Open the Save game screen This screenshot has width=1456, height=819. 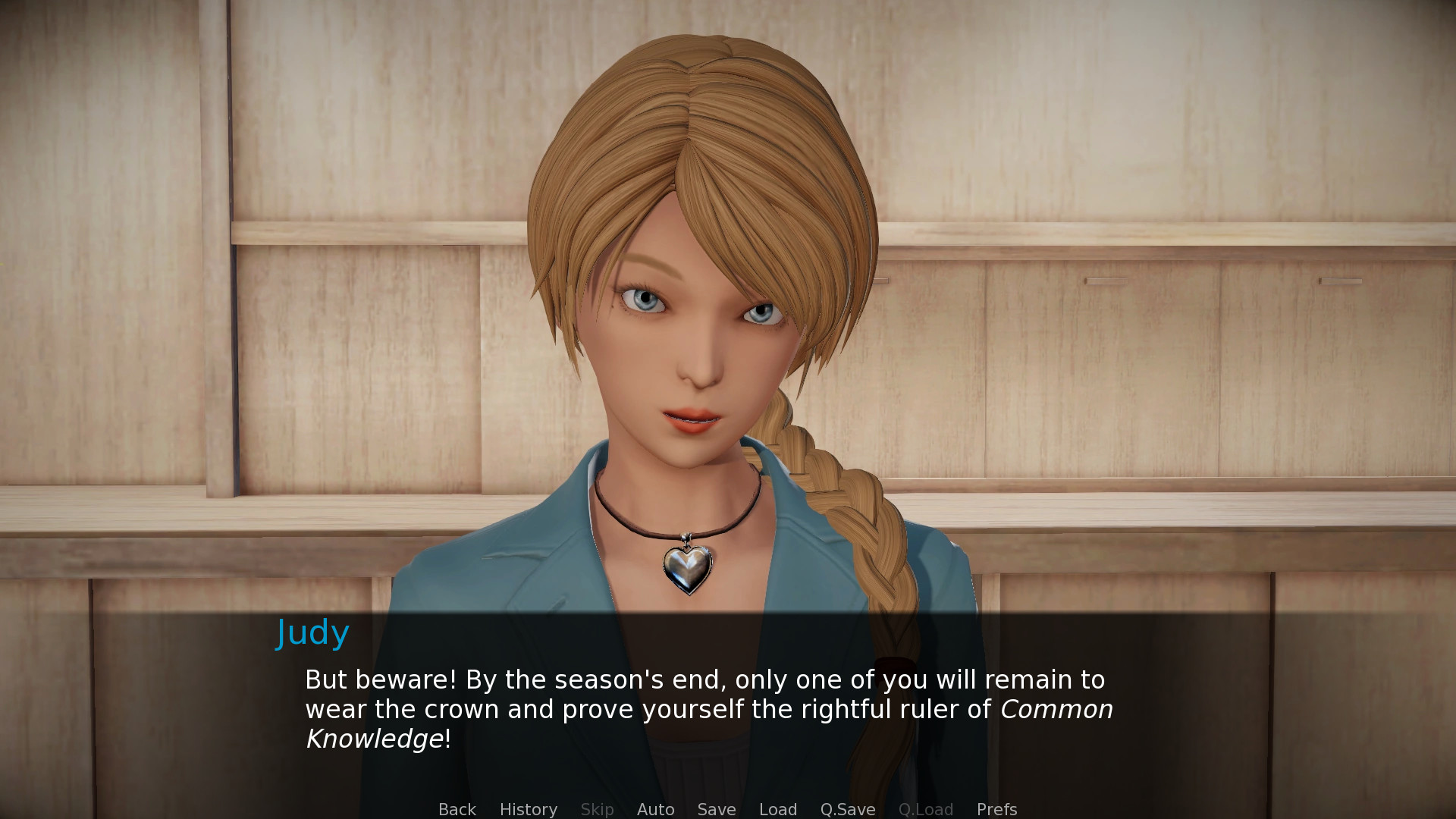point(716,809)
